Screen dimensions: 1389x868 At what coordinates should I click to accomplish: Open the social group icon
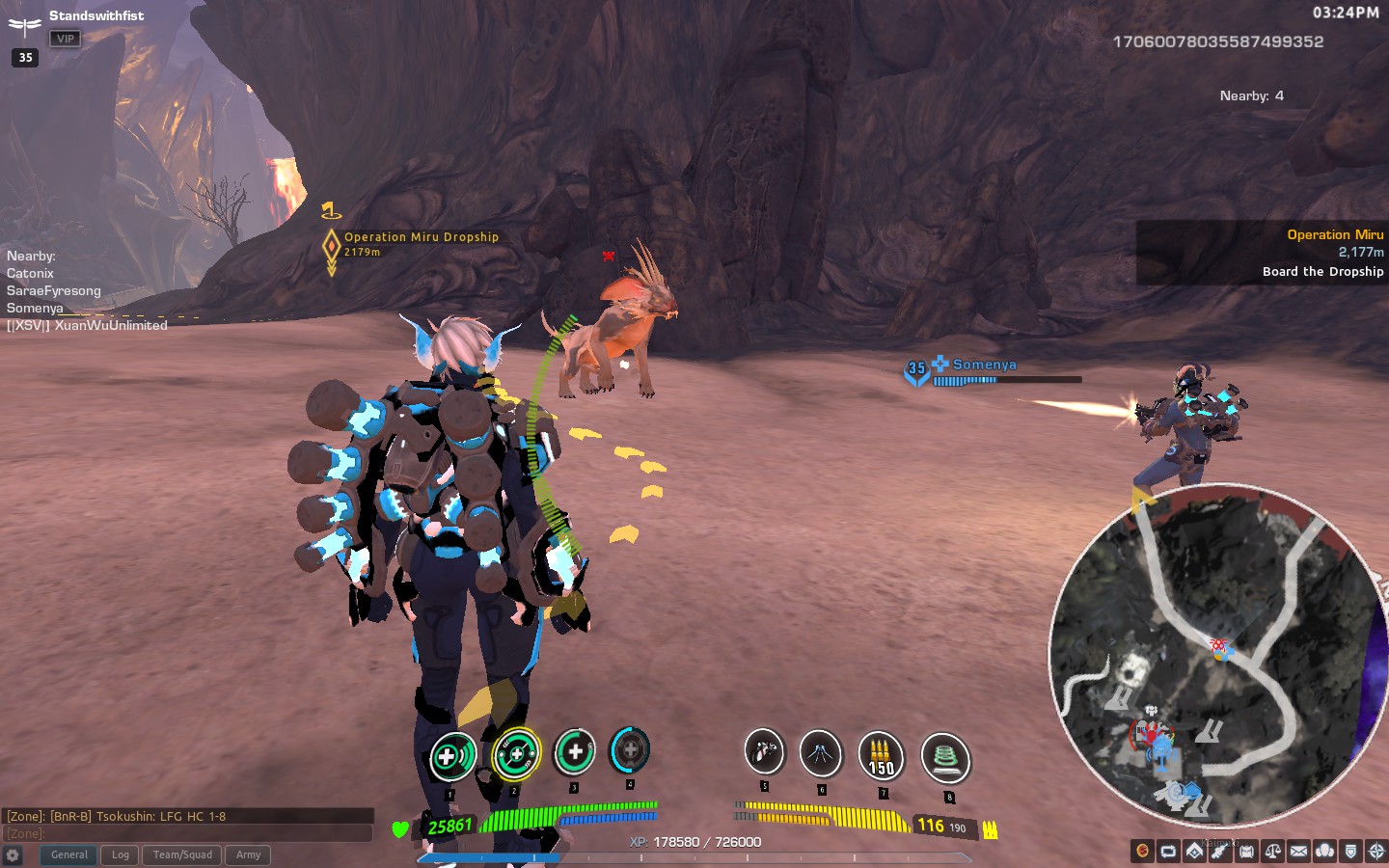[x=1326, y=852]
